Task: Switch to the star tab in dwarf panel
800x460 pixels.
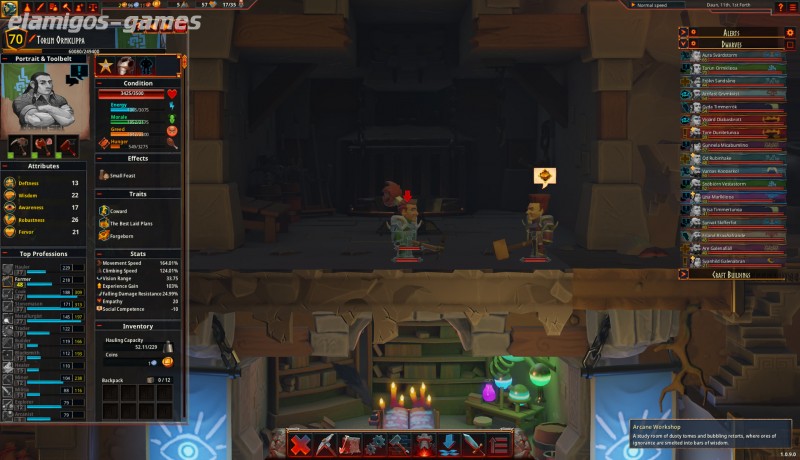Action: coord(106,66)
